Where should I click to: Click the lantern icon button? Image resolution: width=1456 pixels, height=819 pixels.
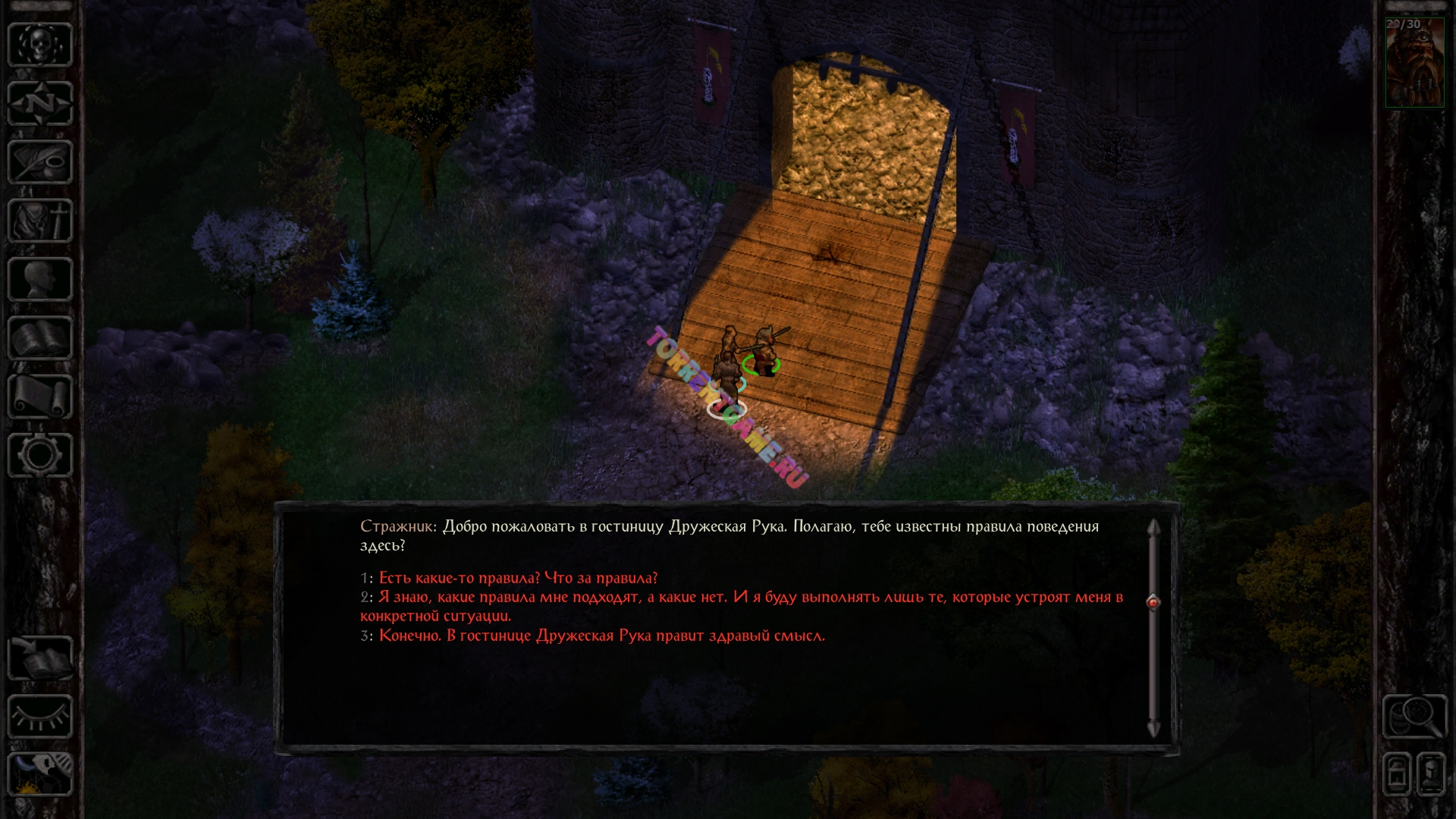(1397, 773)
